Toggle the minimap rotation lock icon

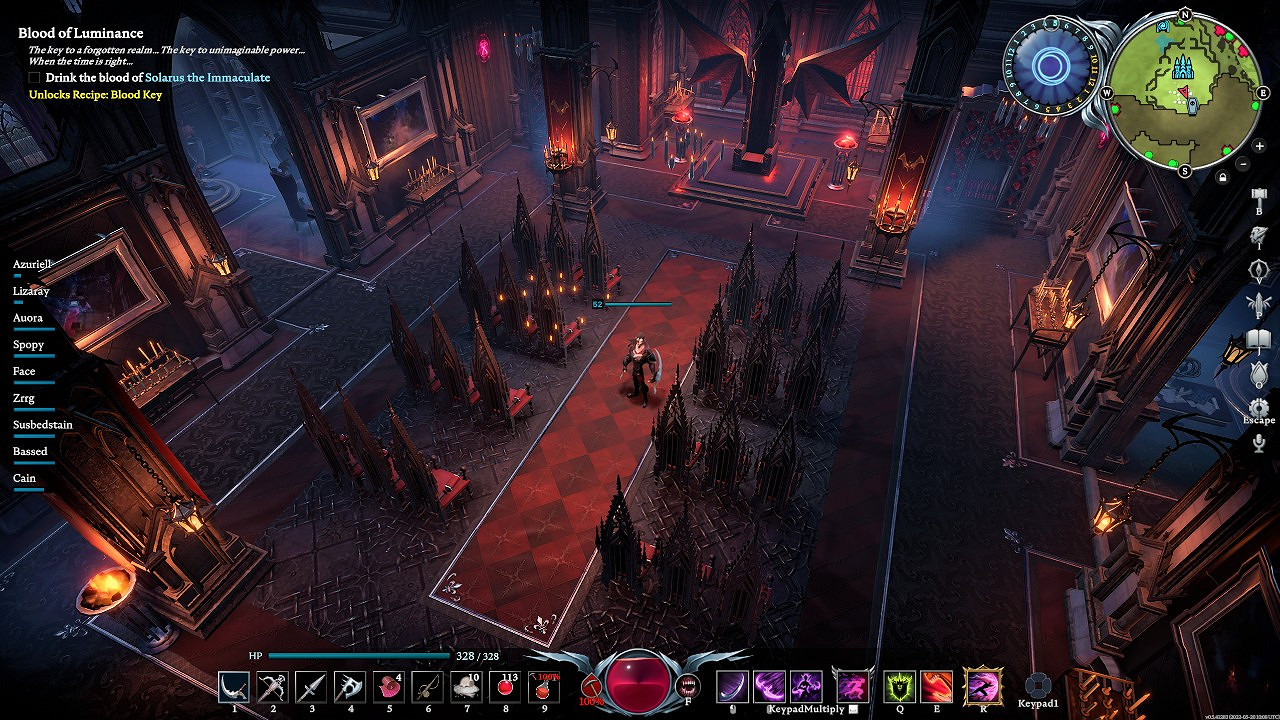1222,177
